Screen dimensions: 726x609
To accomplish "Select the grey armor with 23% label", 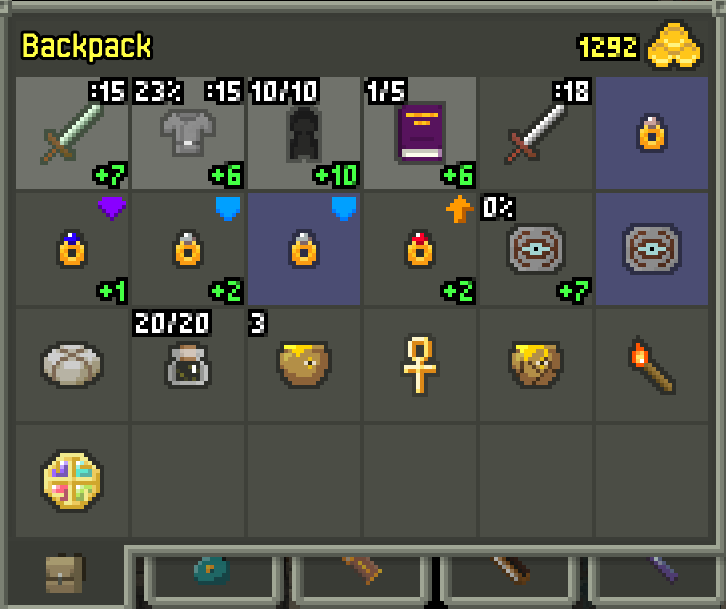I will click(187, 134).
